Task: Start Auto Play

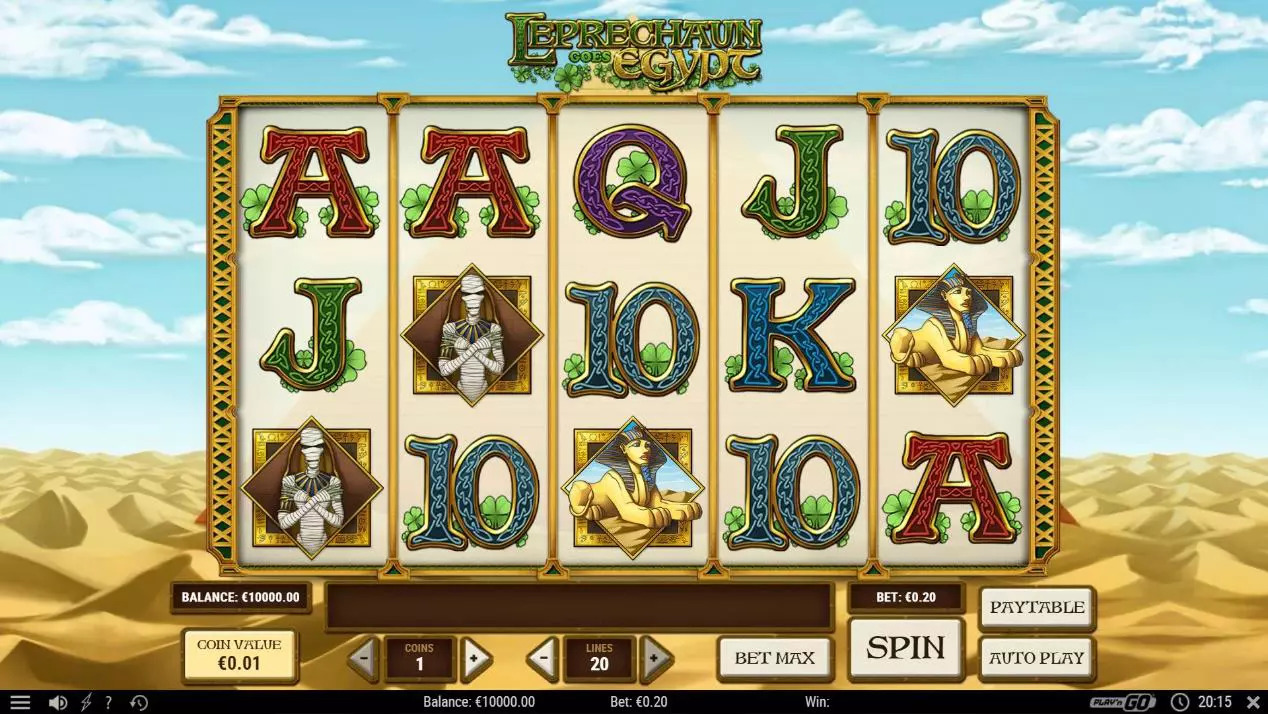Action: [1036, 658]
